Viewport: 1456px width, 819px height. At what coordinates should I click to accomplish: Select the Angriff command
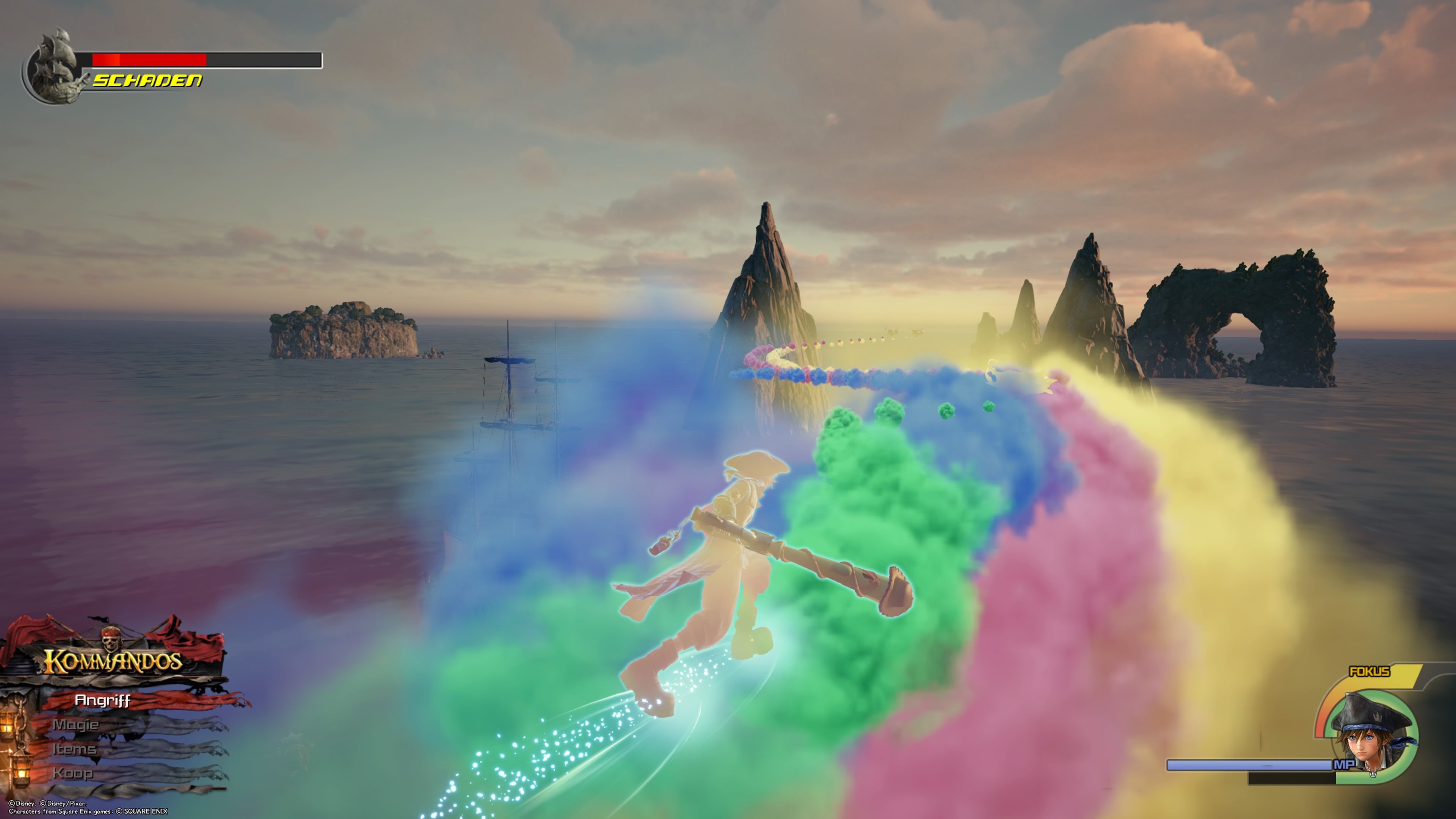tap(104, 700)
